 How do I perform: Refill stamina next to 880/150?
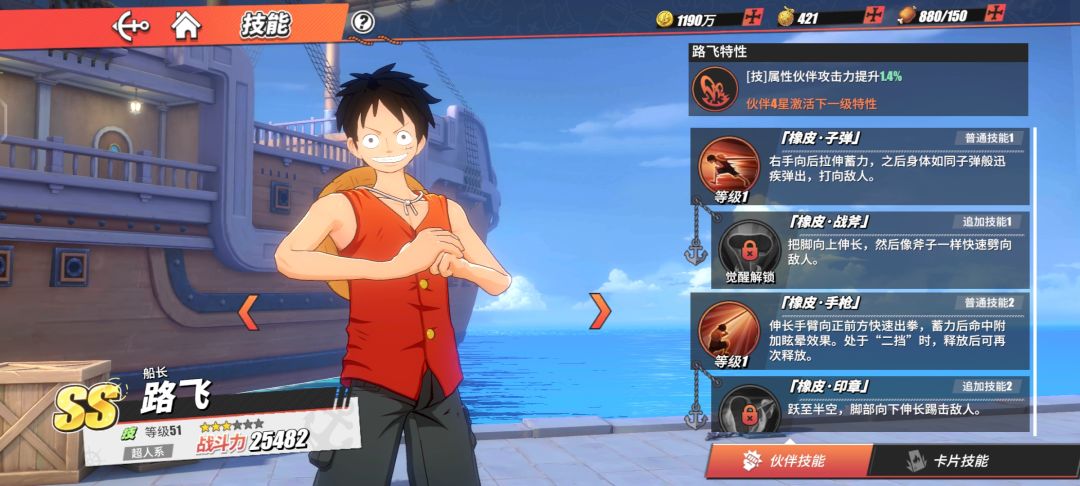(x=994, y=14)
